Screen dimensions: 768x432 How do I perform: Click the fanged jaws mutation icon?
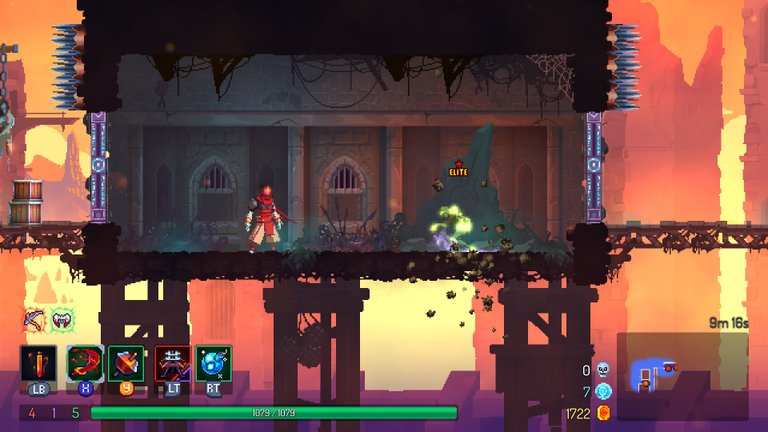click(x=63, y=321)
